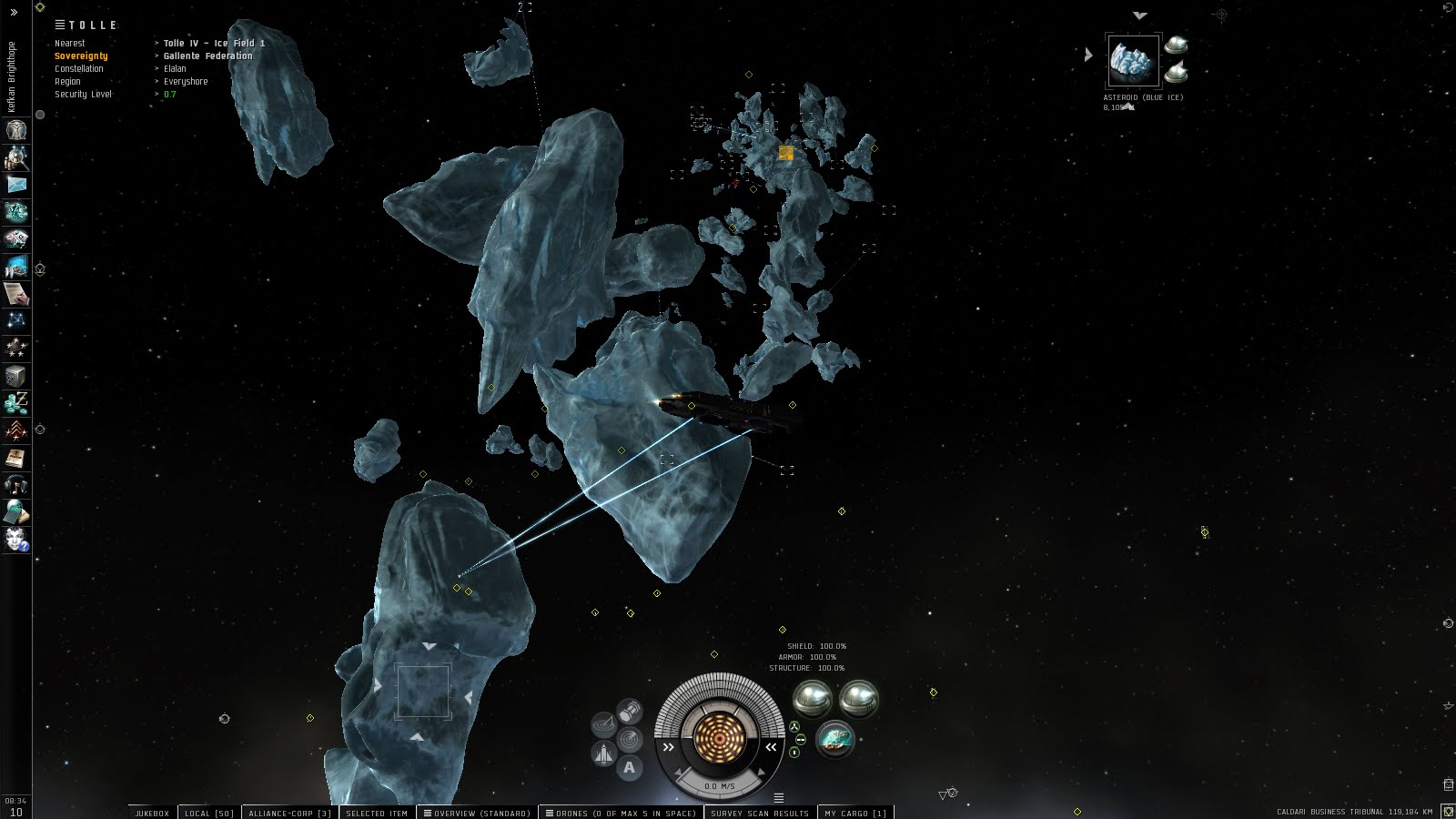Image resolution: width=1456 pixels, height=819 pixels.
Task: Open the Help face icon
Action: [16, 540]
